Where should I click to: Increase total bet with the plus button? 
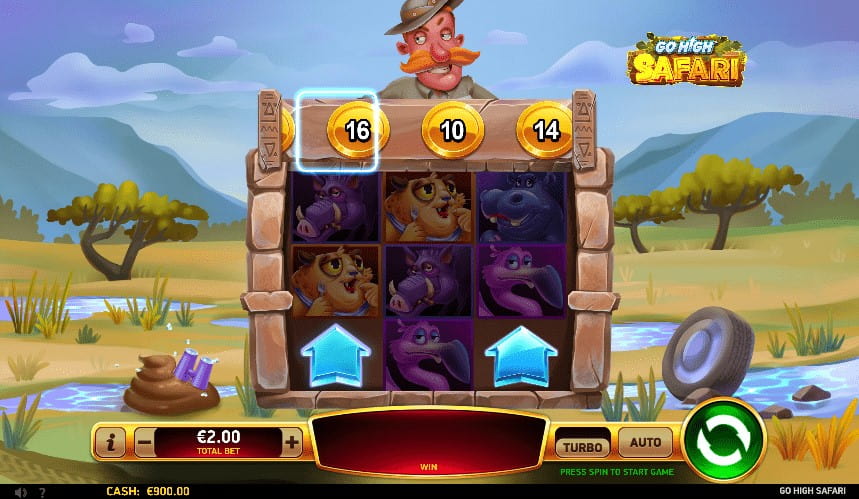click(292, 441)
